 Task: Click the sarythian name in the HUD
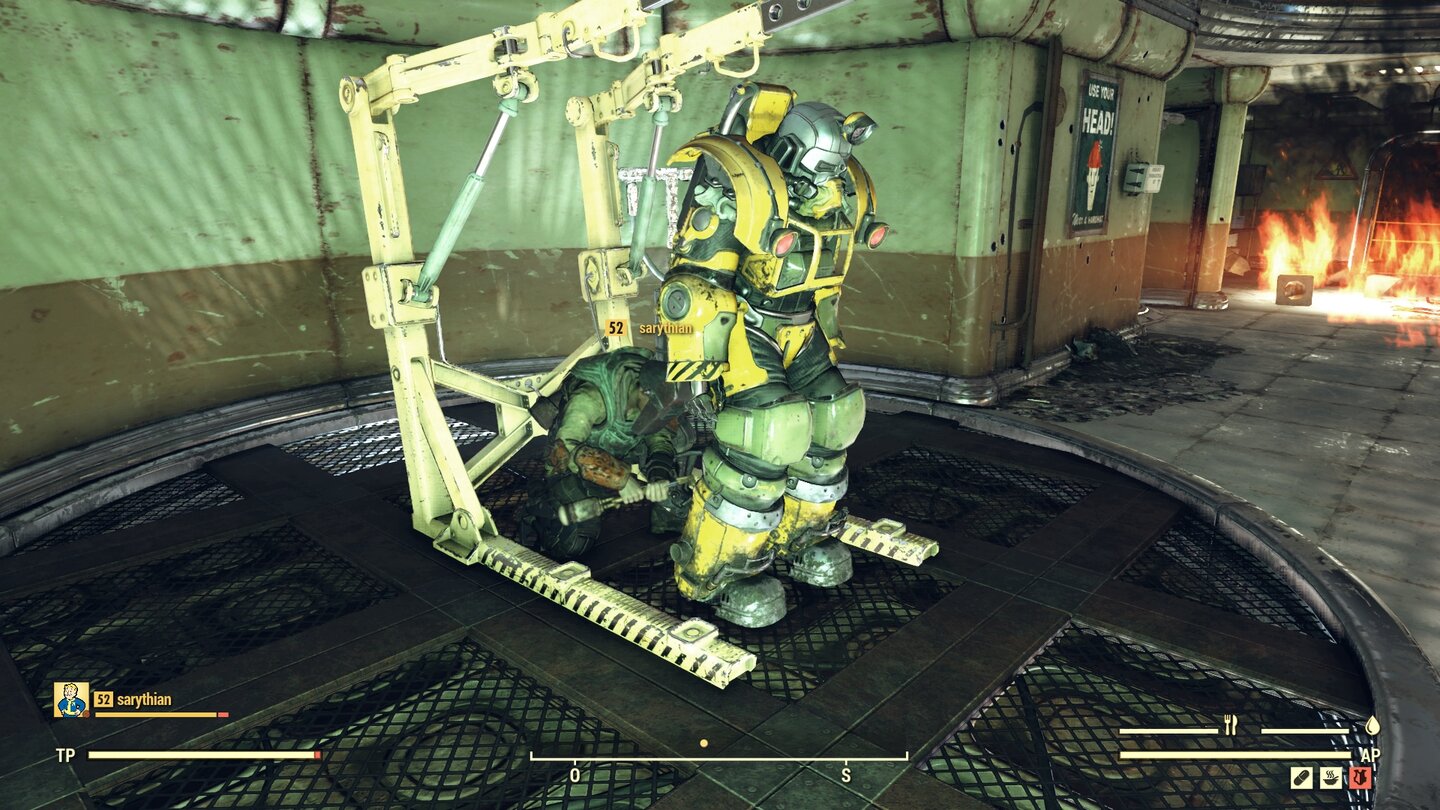(x=143, y=701)
